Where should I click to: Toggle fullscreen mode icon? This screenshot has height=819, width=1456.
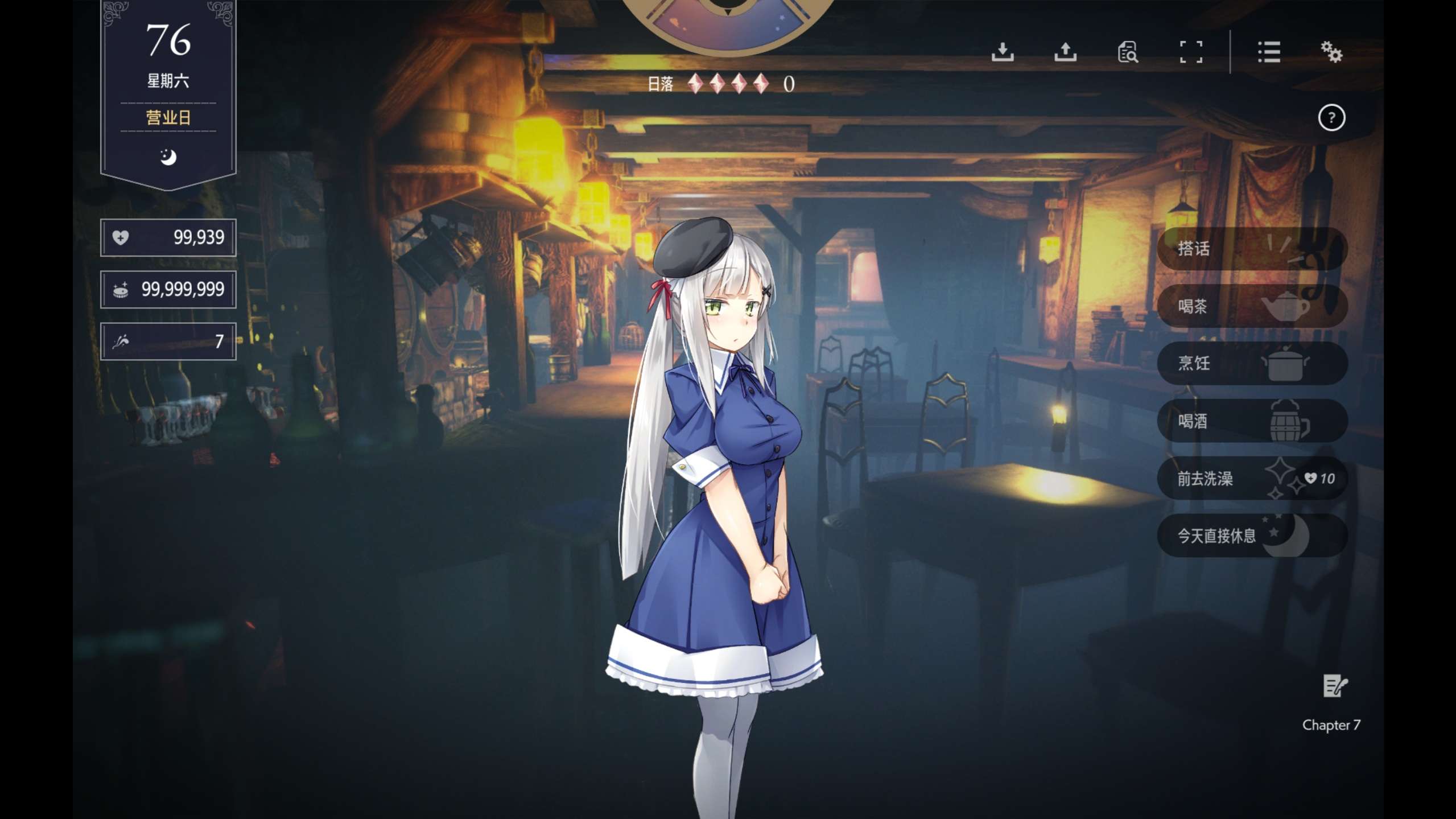coord(1190,52)
